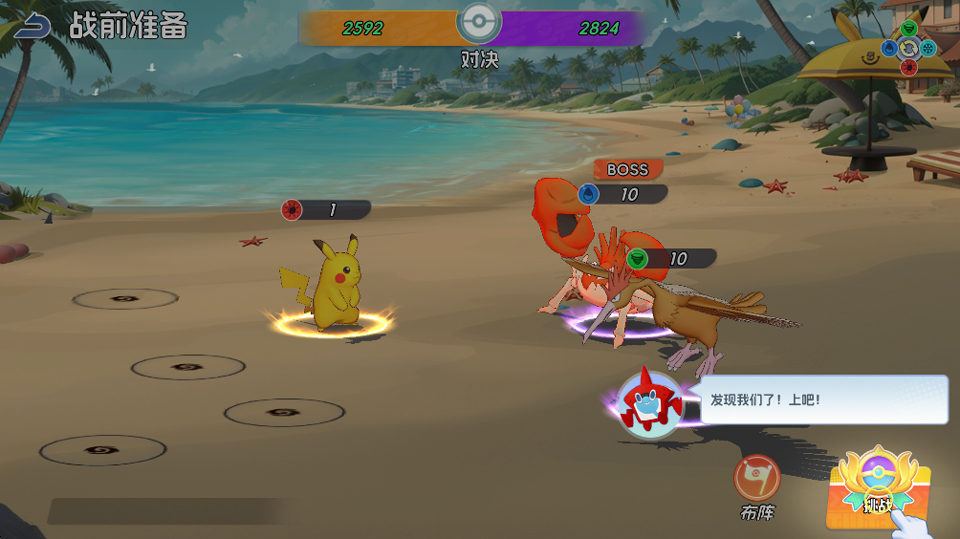Select Pikachu on the formation circle

334,288
